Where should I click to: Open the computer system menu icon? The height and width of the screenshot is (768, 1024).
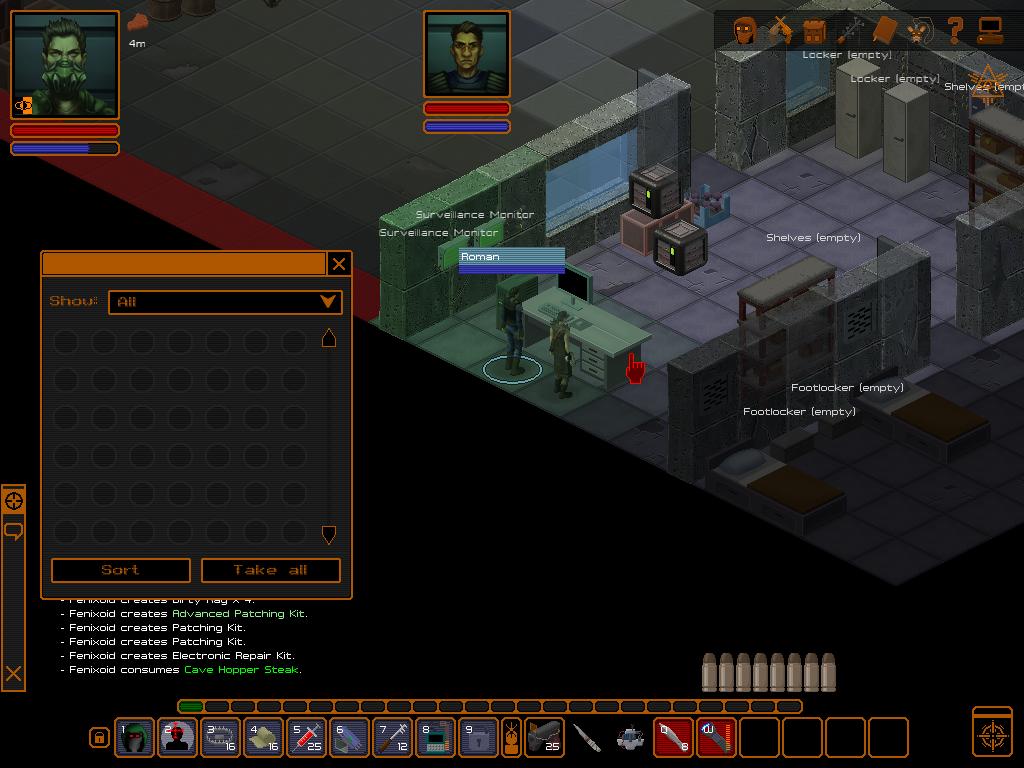pyautogui.click(x=990, y=30)
